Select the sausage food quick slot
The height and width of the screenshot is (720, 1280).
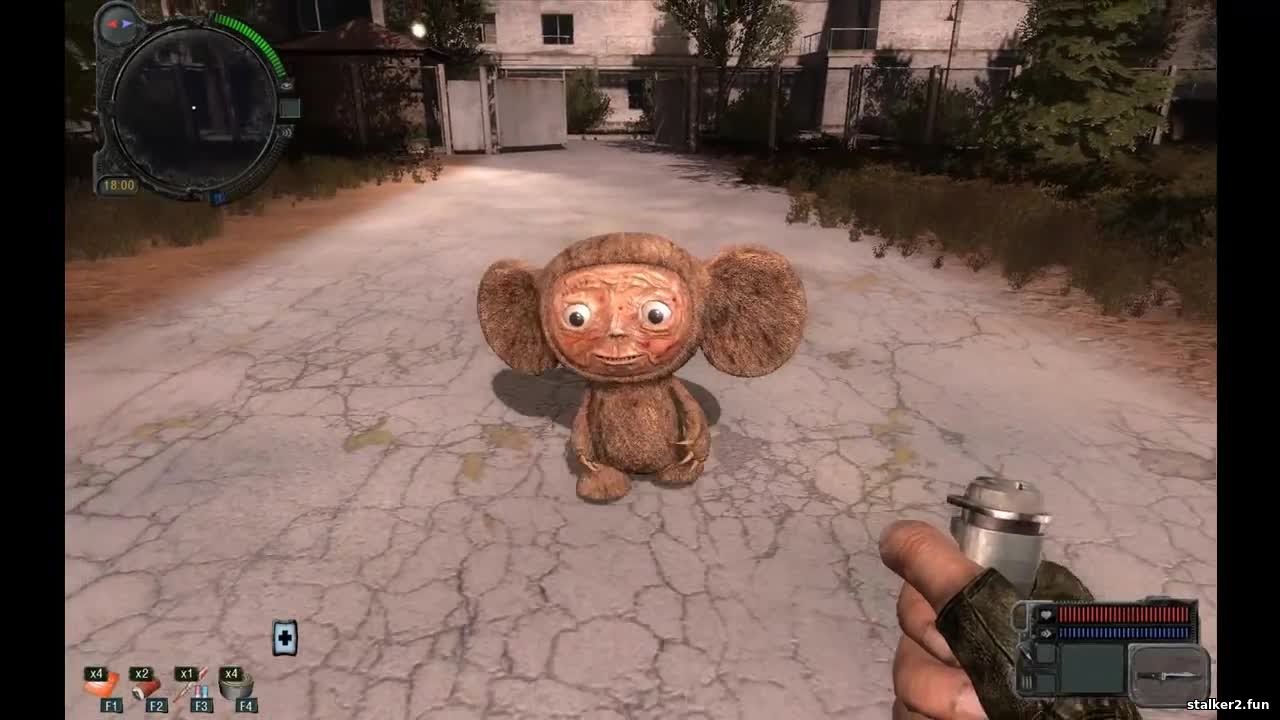tap(147, 686)
